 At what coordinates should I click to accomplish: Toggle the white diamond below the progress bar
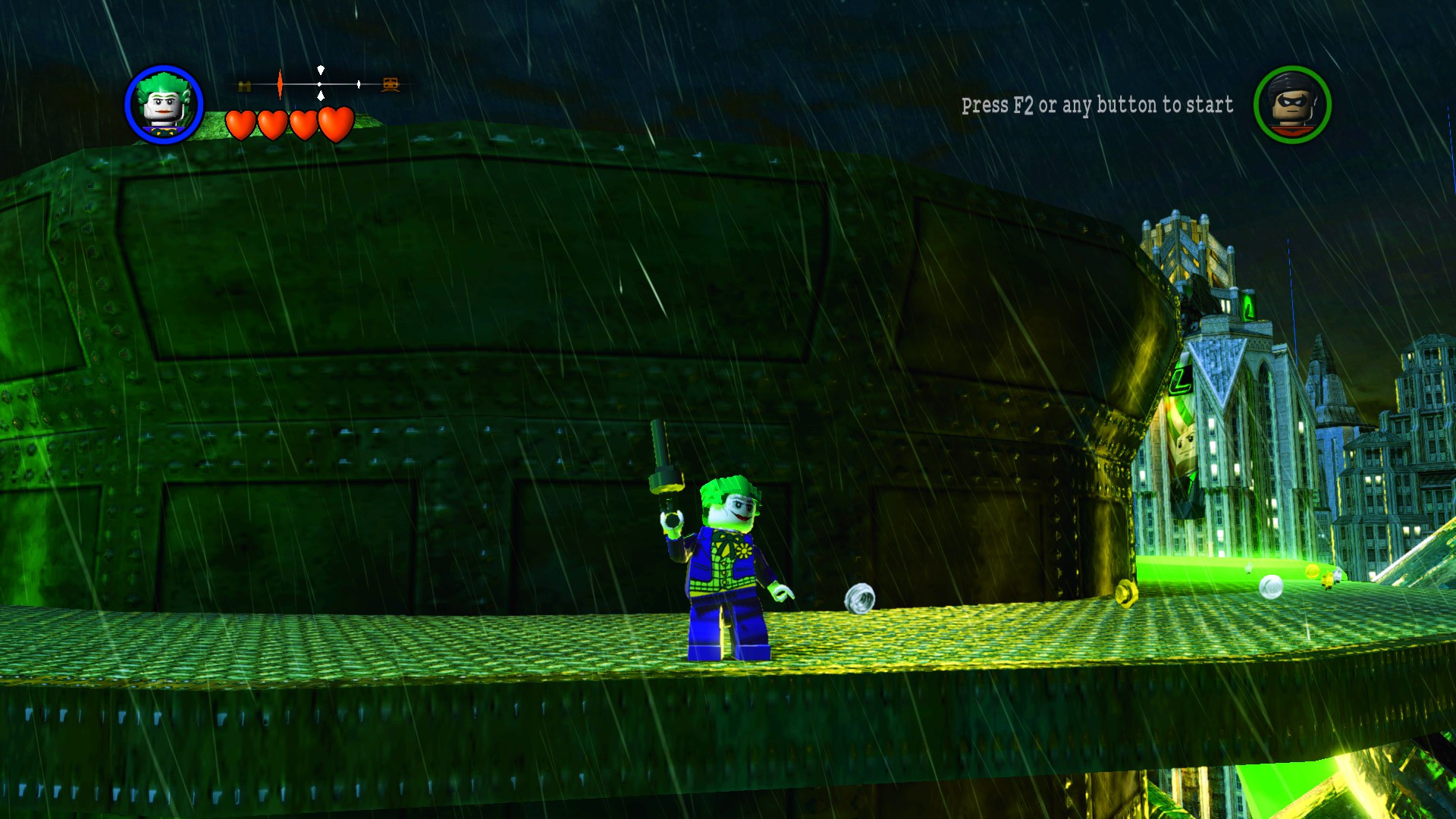coord(321,96)
